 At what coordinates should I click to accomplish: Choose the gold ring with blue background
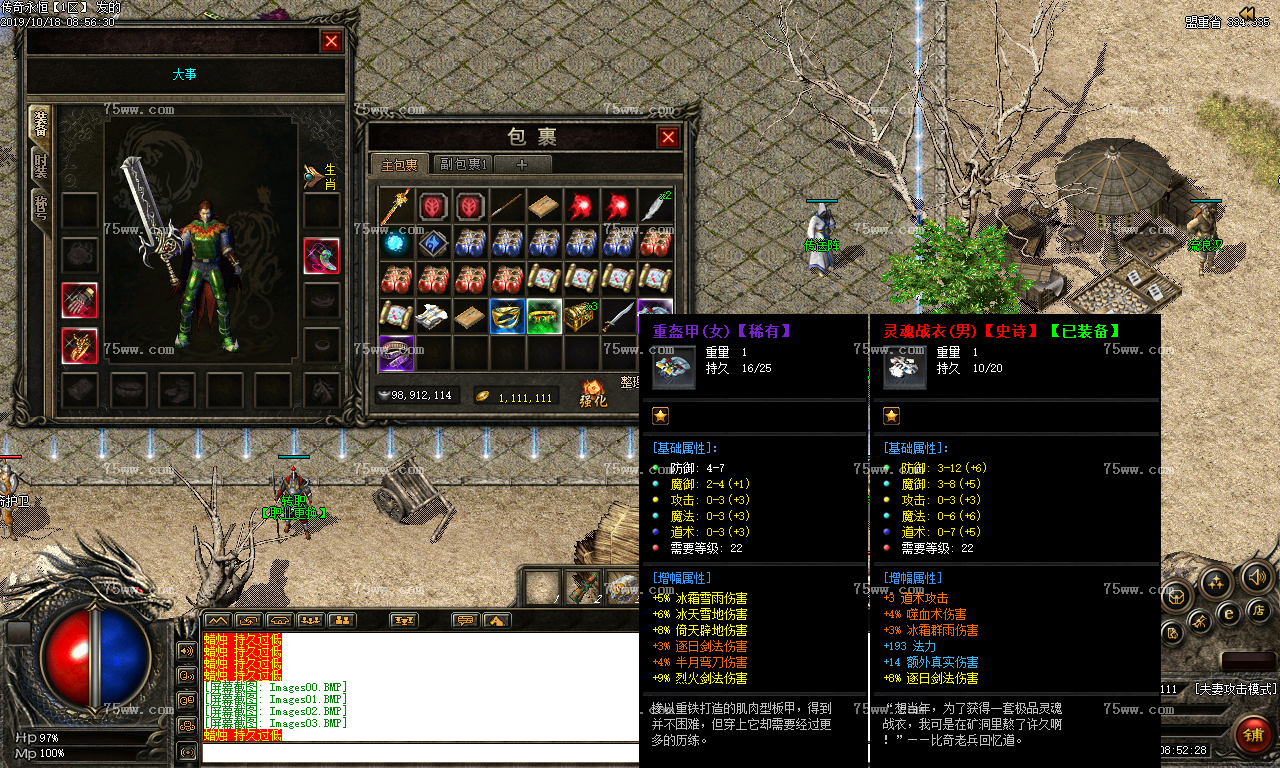coord(507,316)
